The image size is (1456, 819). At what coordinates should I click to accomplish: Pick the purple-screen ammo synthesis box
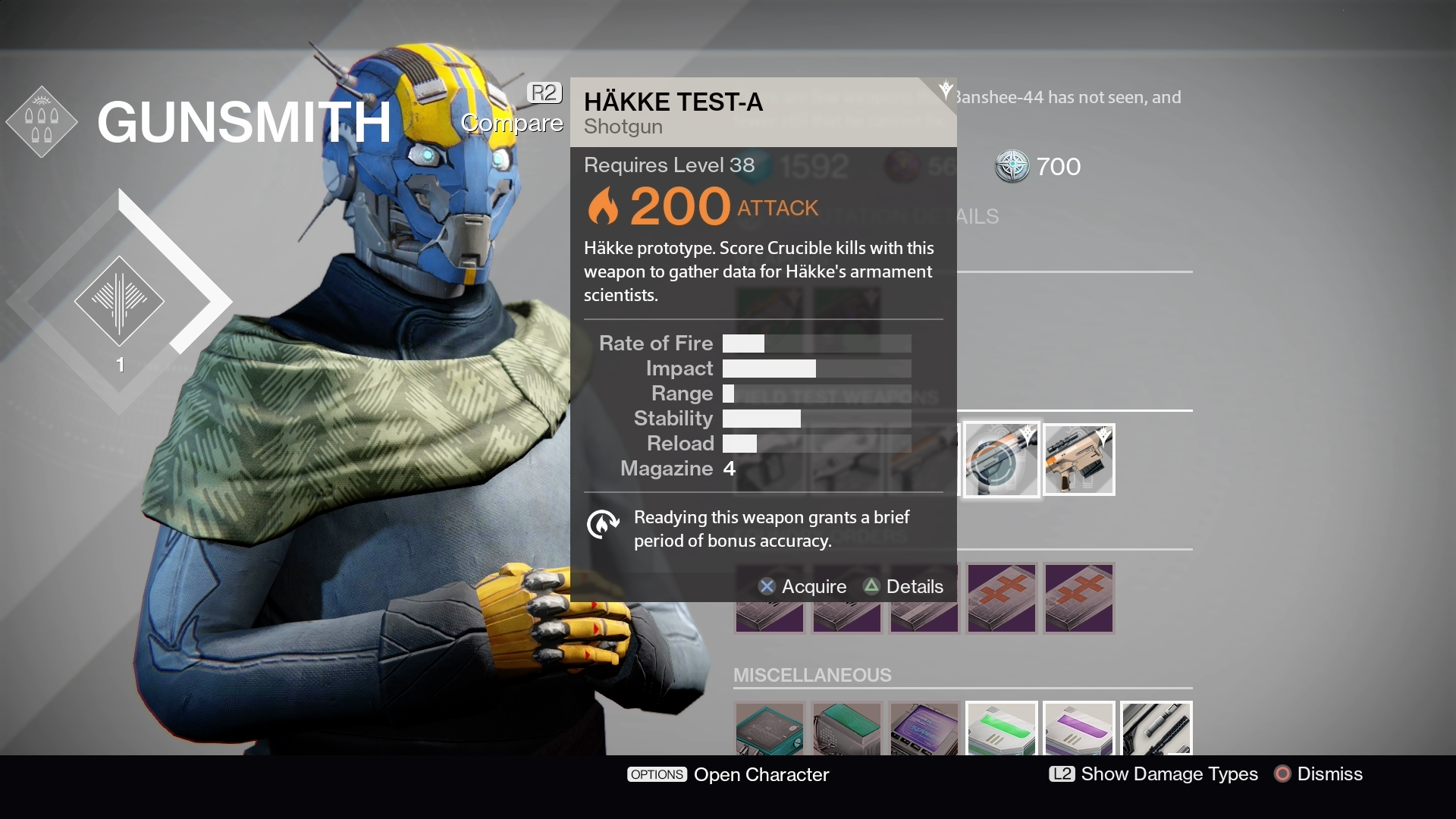point(924,729)
